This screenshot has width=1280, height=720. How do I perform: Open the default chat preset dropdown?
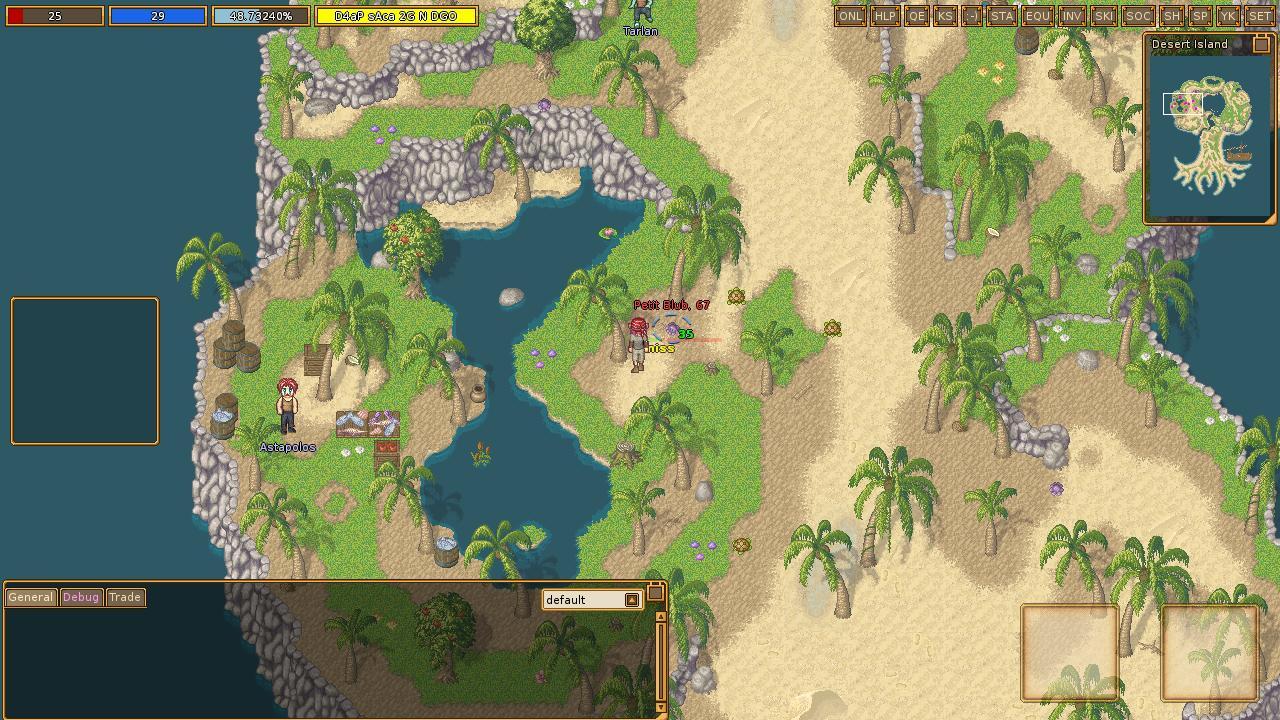(x=630, y=600)
